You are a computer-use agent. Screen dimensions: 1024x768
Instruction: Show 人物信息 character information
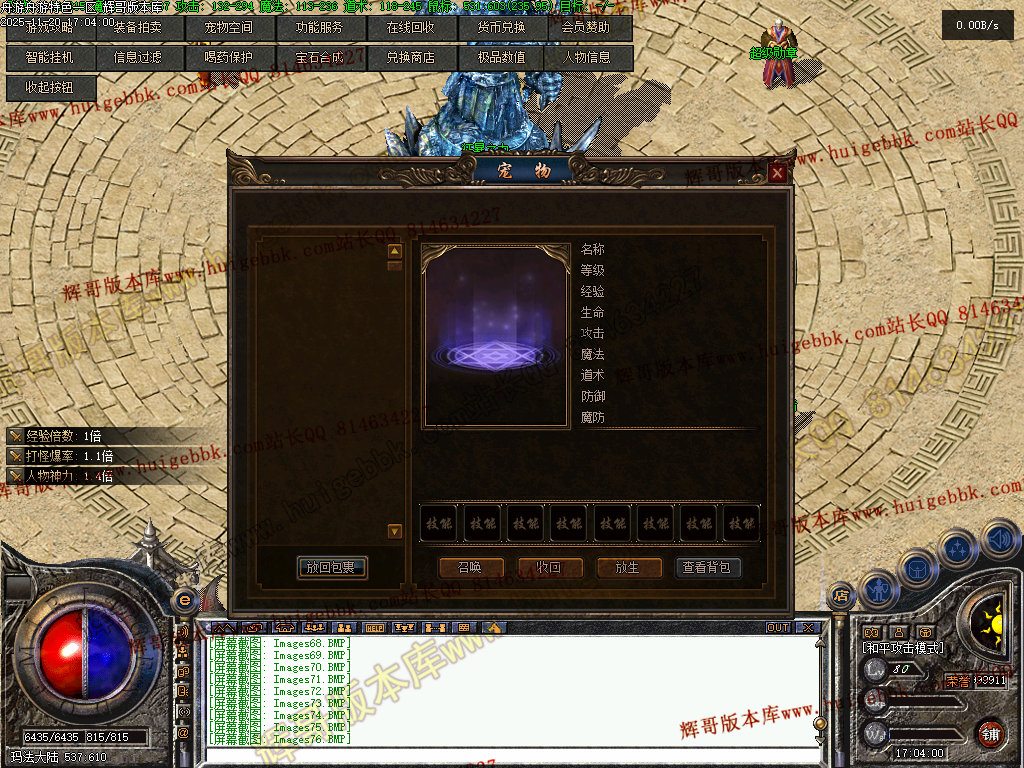[x=588, y=58]
